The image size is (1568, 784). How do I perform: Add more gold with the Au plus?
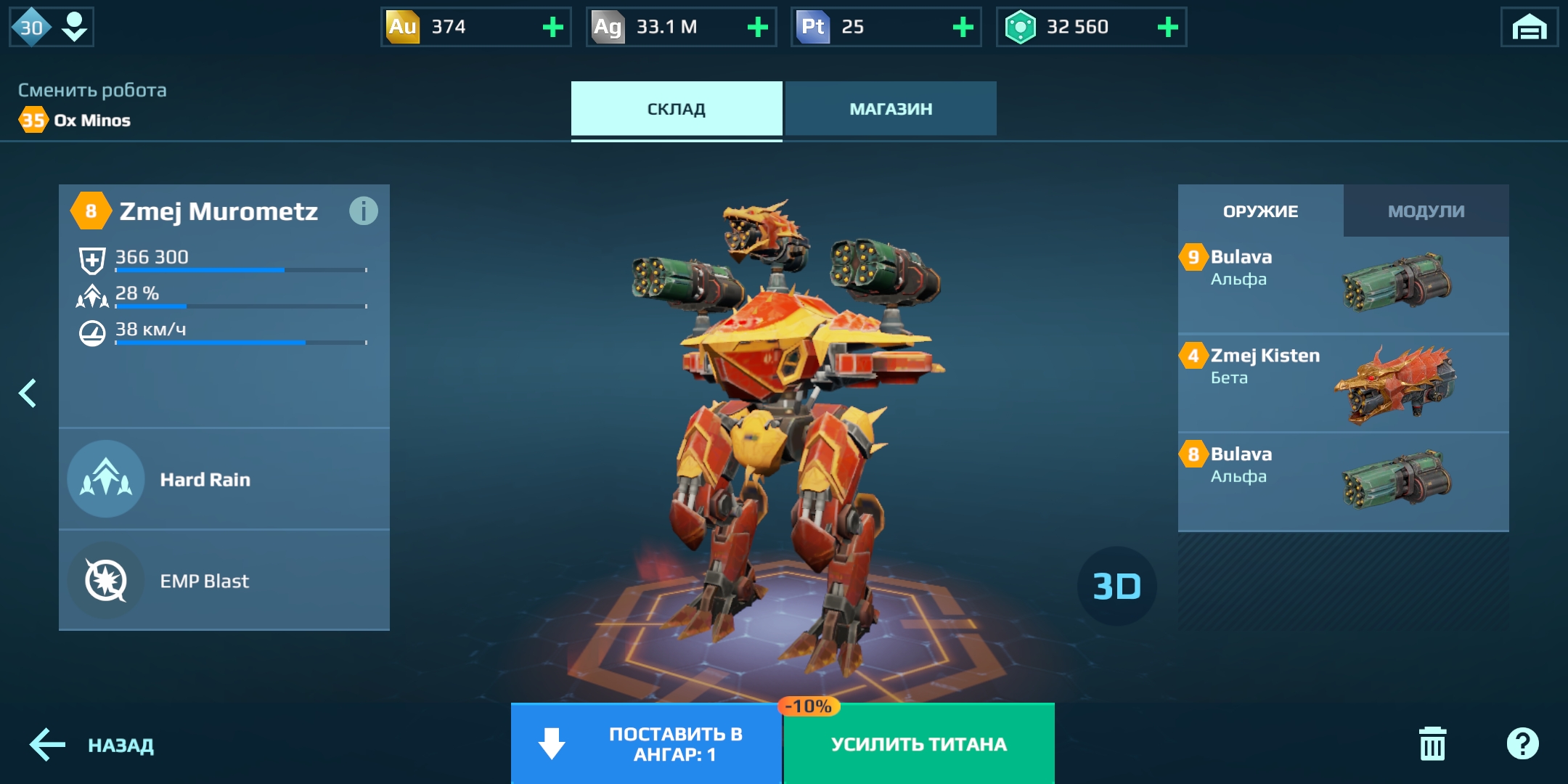coord(553,28)
